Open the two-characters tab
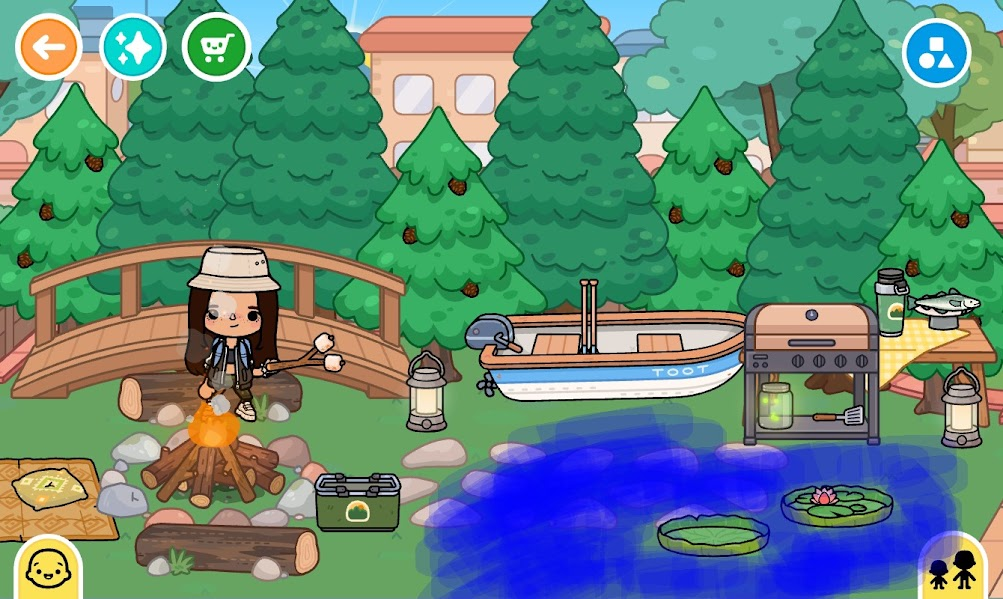Viewport: 1003px width, 599px height. (952, 567)
